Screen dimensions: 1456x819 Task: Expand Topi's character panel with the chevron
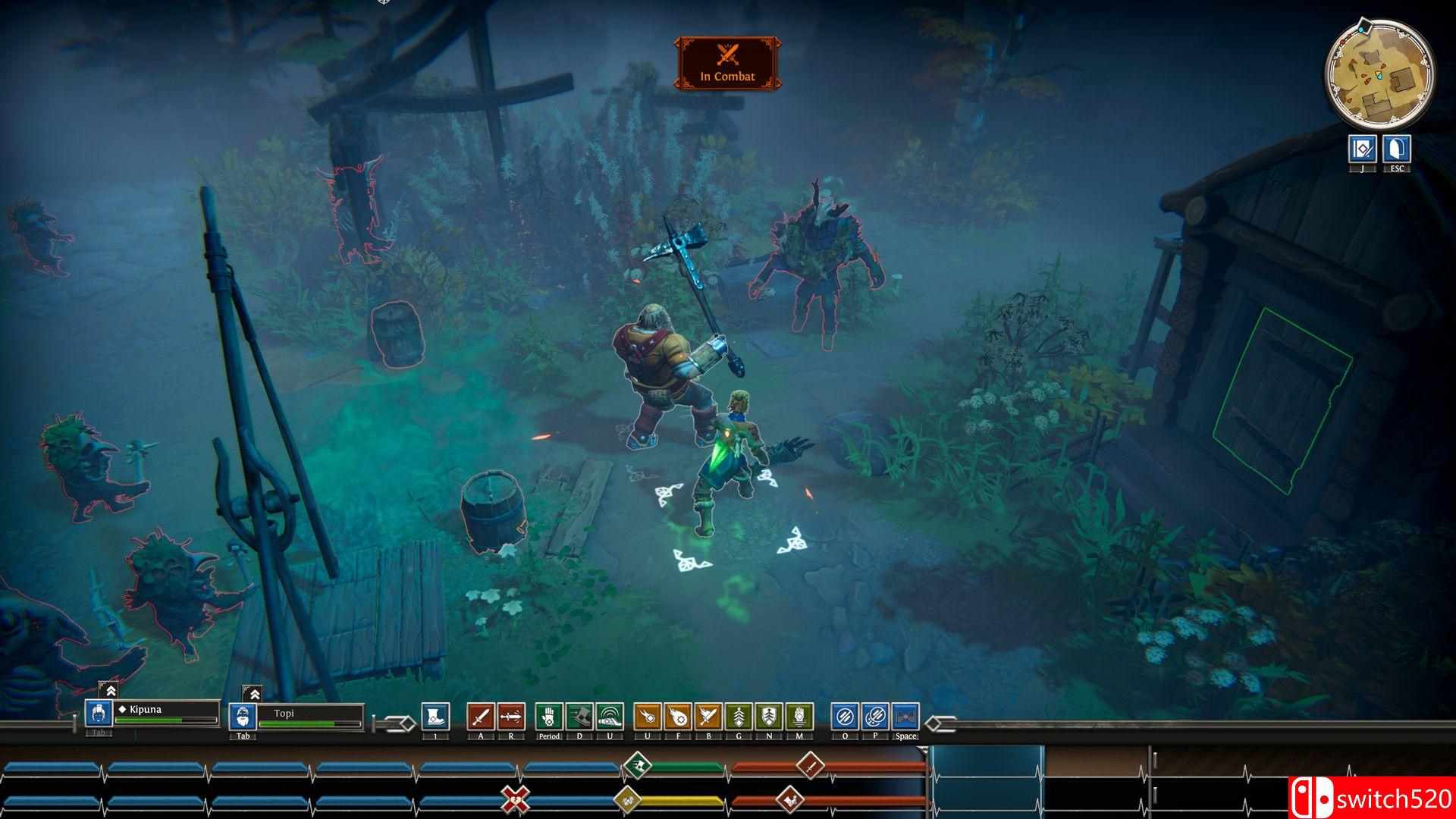255,695
